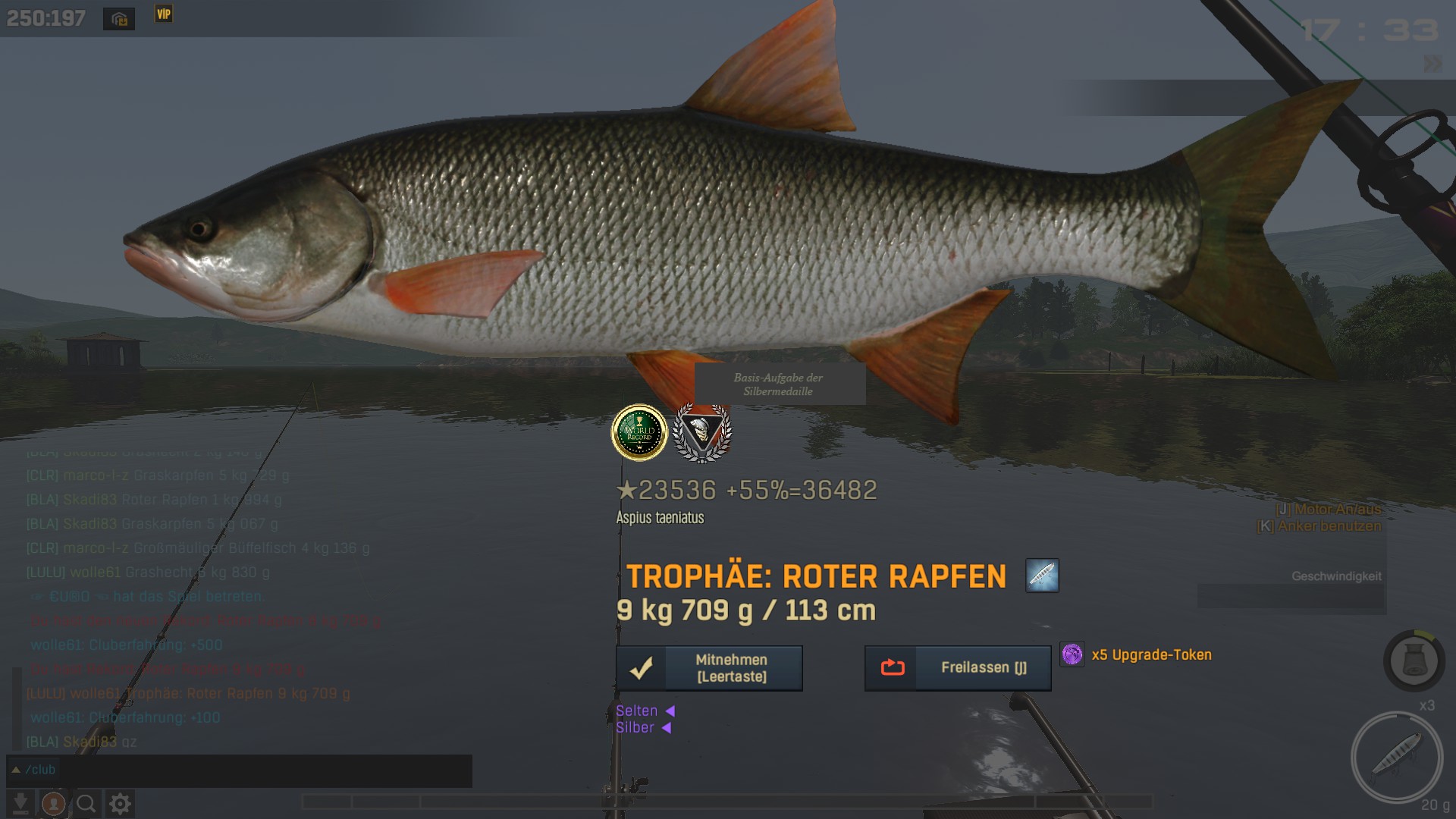
Task: Open the magnifying glass search icon
Action: coord(86,803)
